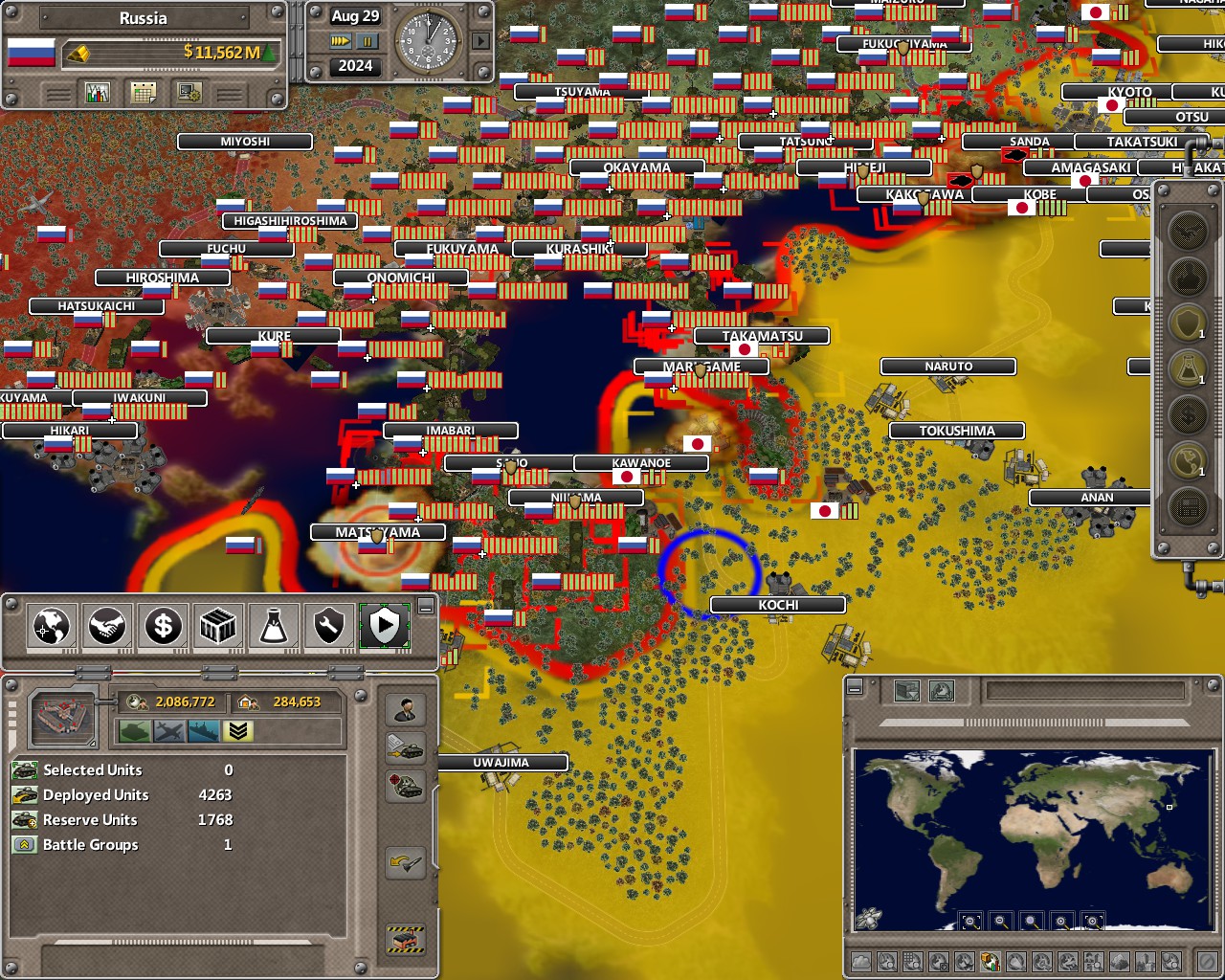Open the Economy panel via dollar icon
1225x980 pixels.
(x=163, y=627)
